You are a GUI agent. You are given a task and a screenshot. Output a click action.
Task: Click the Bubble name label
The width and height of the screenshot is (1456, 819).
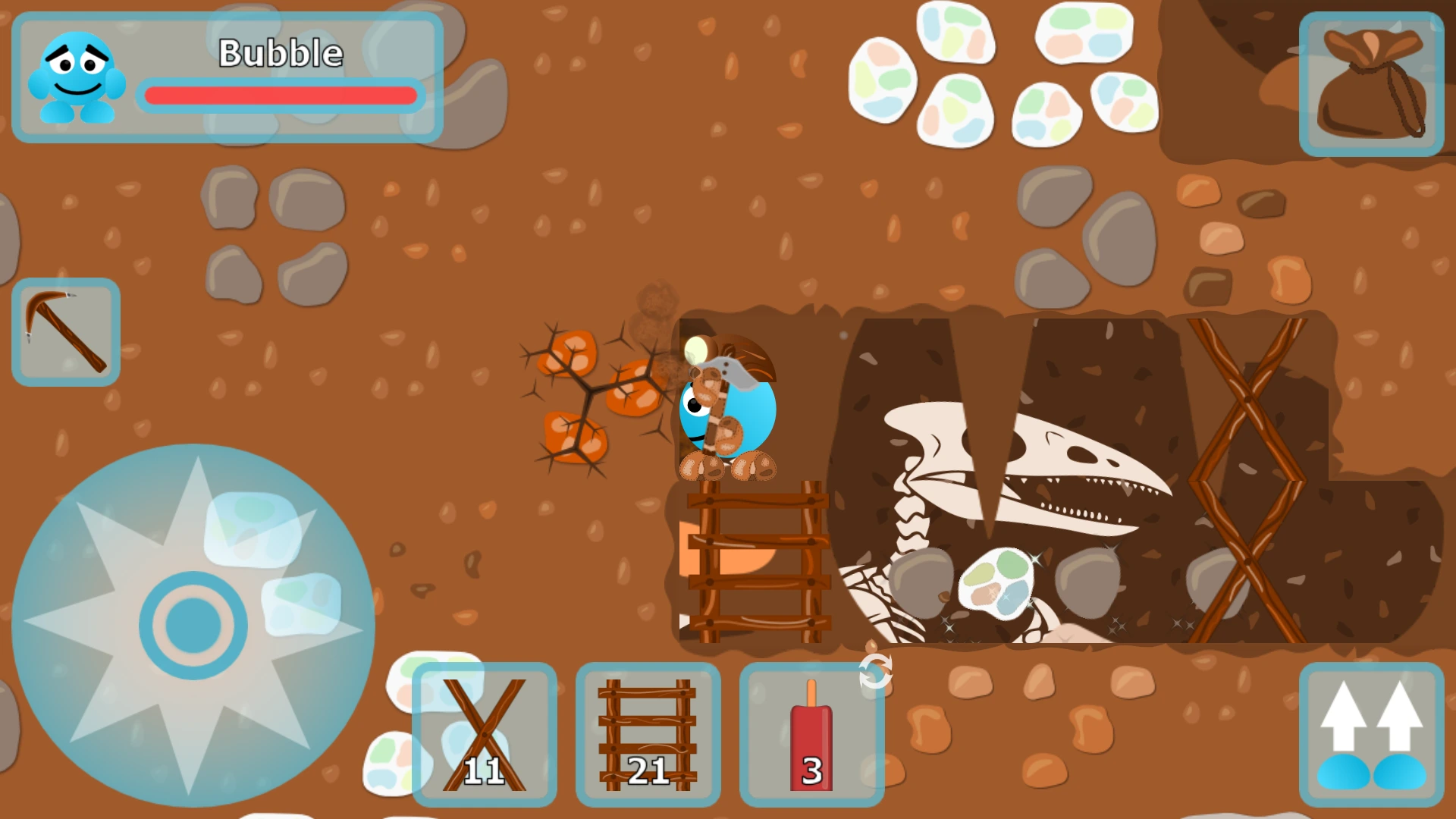point(280,53)
